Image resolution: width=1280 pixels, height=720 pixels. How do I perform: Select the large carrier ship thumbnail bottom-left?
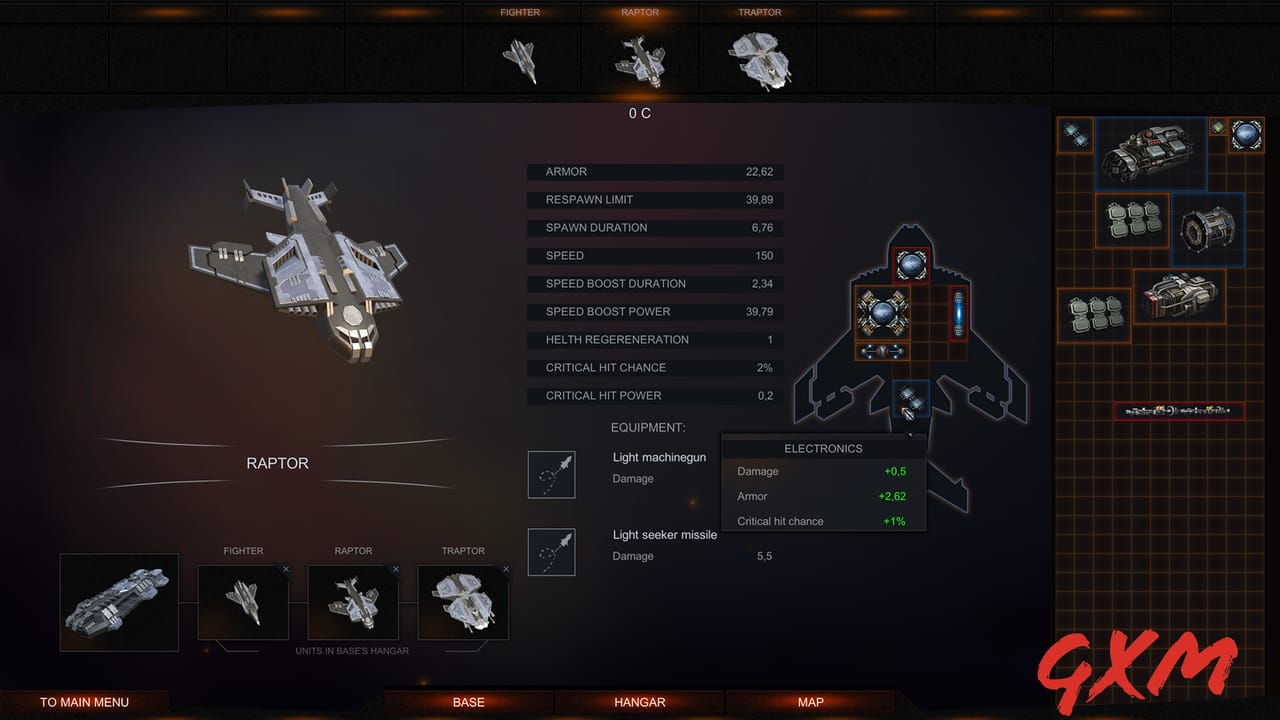(x=118, y=602)
